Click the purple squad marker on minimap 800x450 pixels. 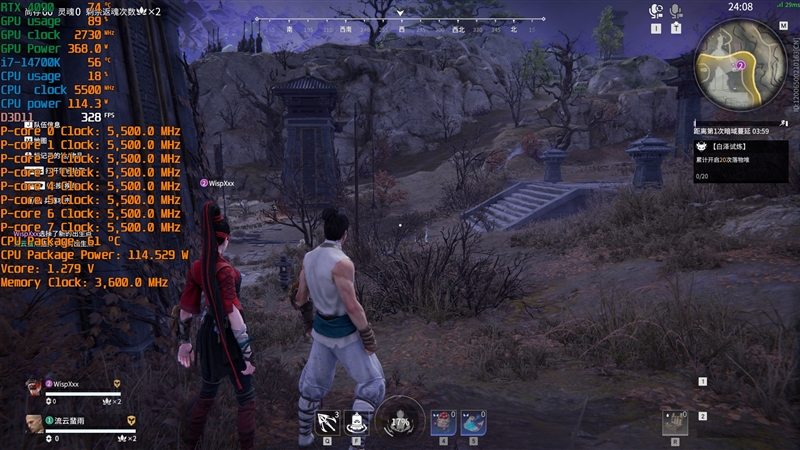[740, 64]
